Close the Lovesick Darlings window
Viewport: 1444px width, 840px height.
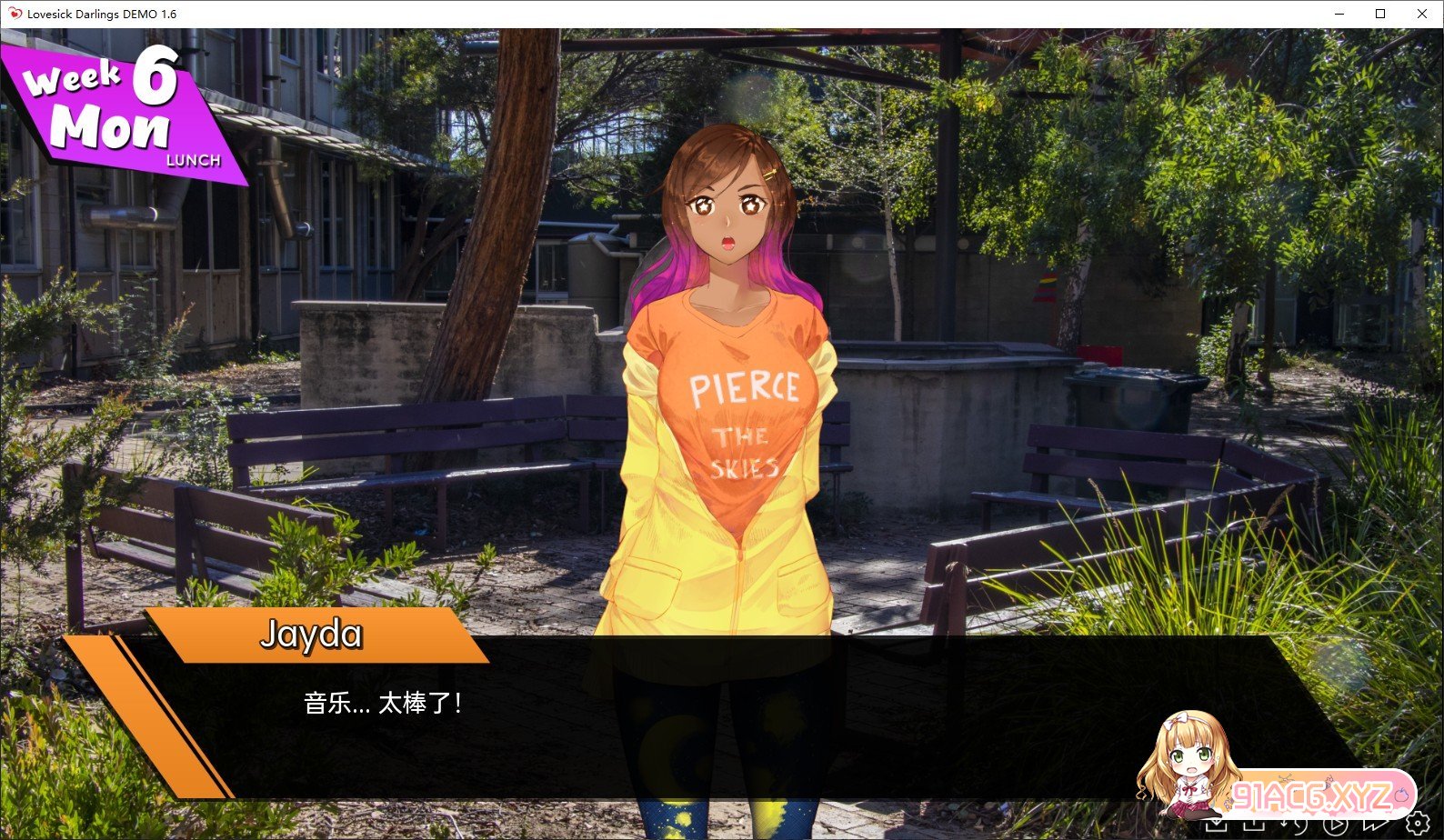tap(1422, 14)
